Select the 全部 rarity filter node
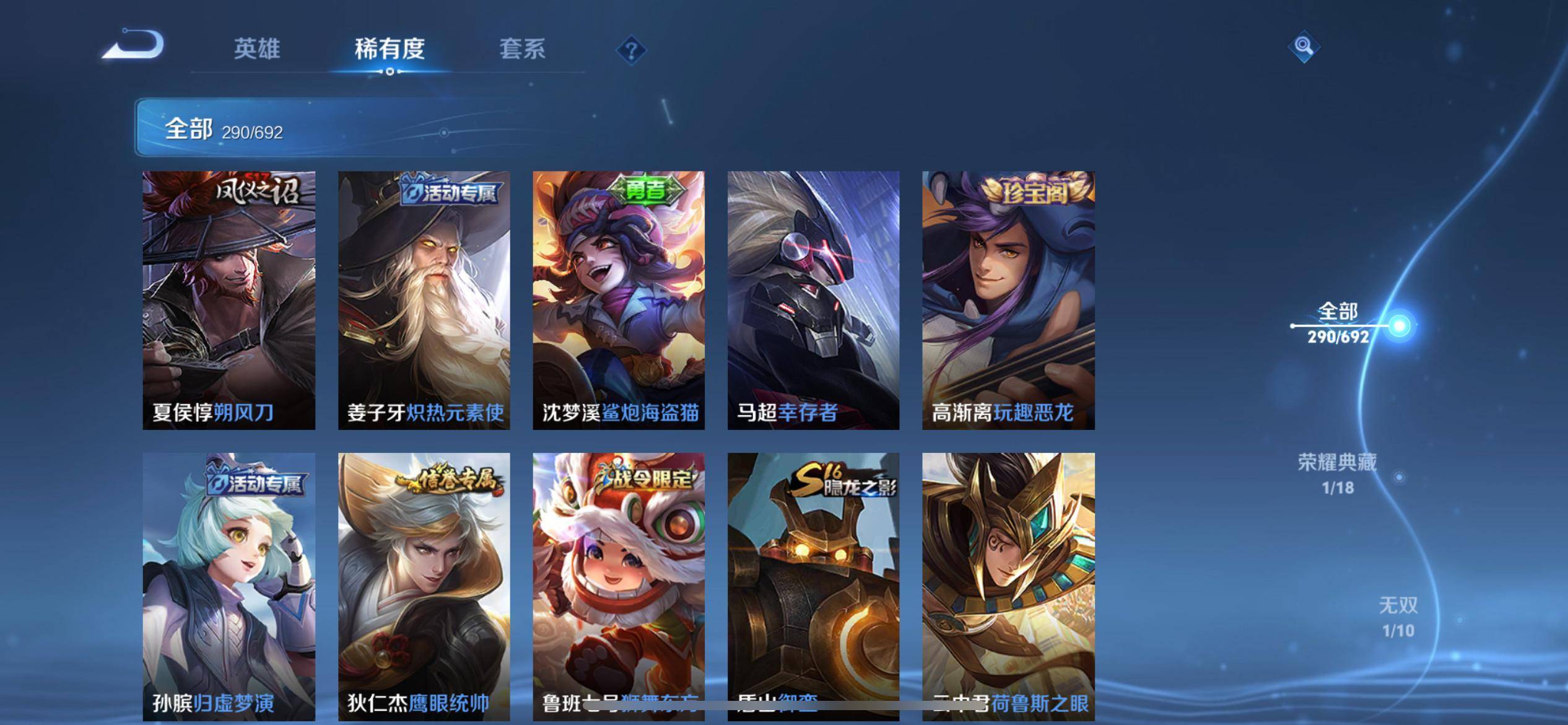1568x725 pixels. coord(1399,325)
